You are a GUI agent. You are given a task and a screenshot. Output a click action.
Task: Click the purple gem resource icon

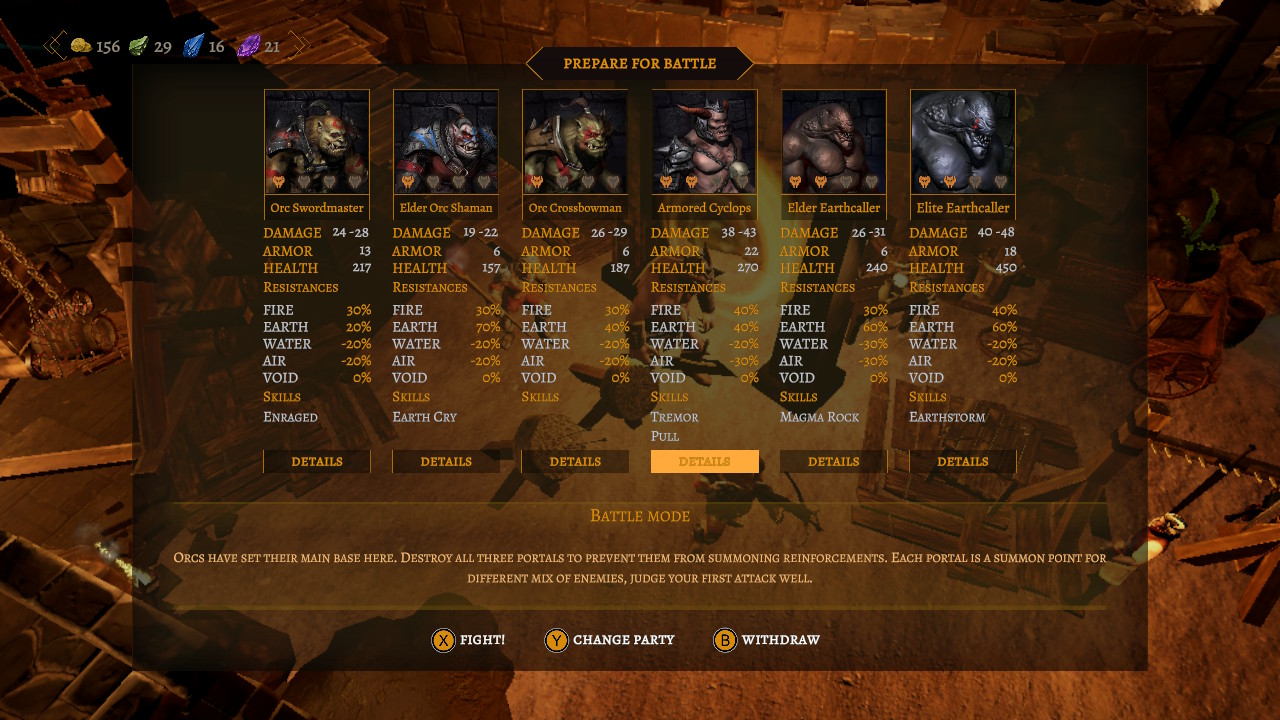point(248,46)
